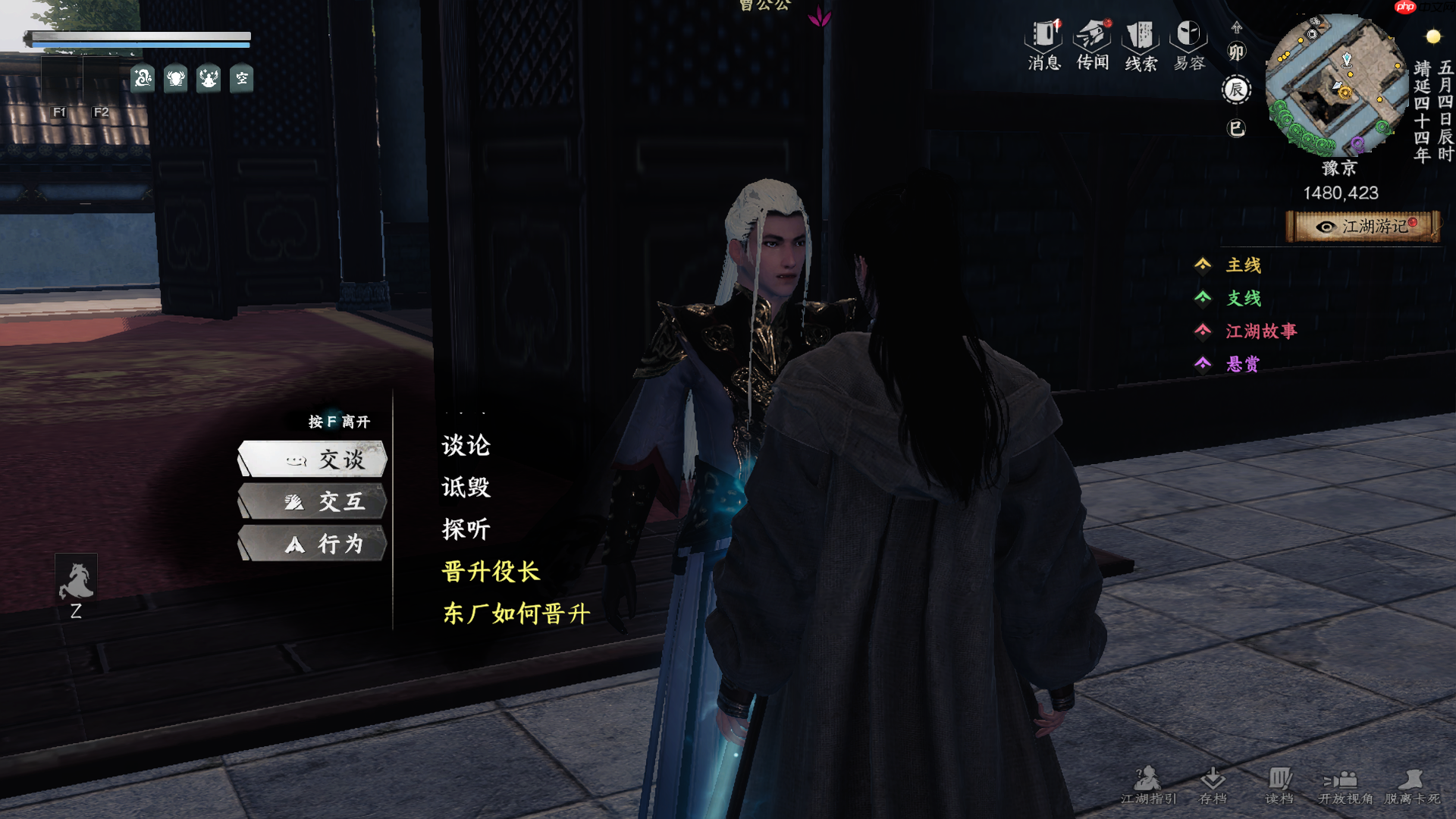
Task: Choose 晋升役长 in conversation menu
Action: coord(491,573)
